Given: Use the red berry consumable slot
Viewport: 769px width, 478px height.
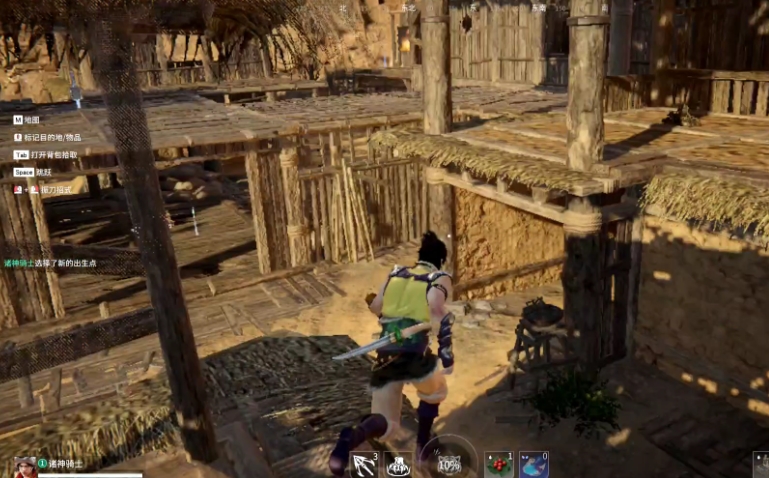Looking at the screenshot, I should 498,465.
